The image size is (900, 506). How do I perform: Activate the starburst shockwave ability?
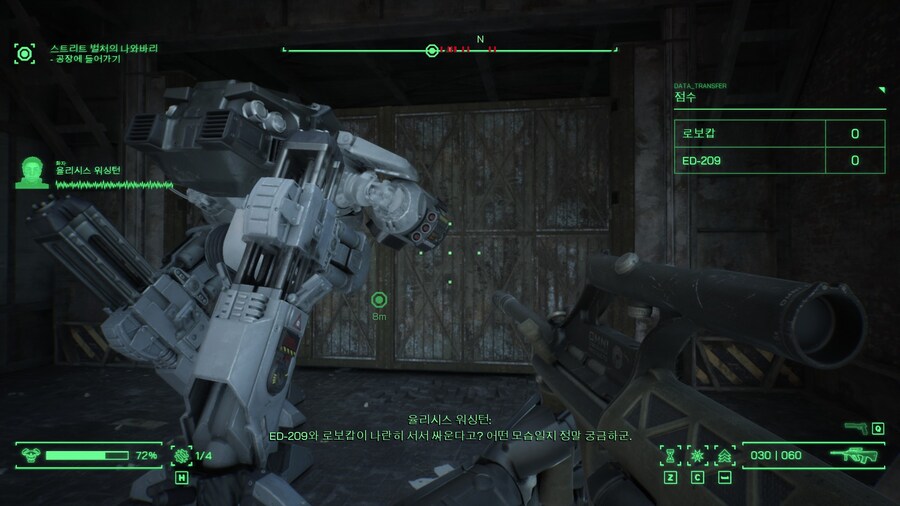697,456
